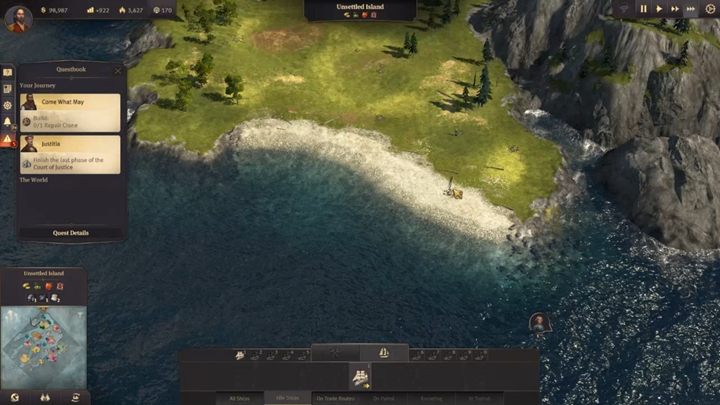
Task: Open the notifications bell icon
Action: click(7, 122)
